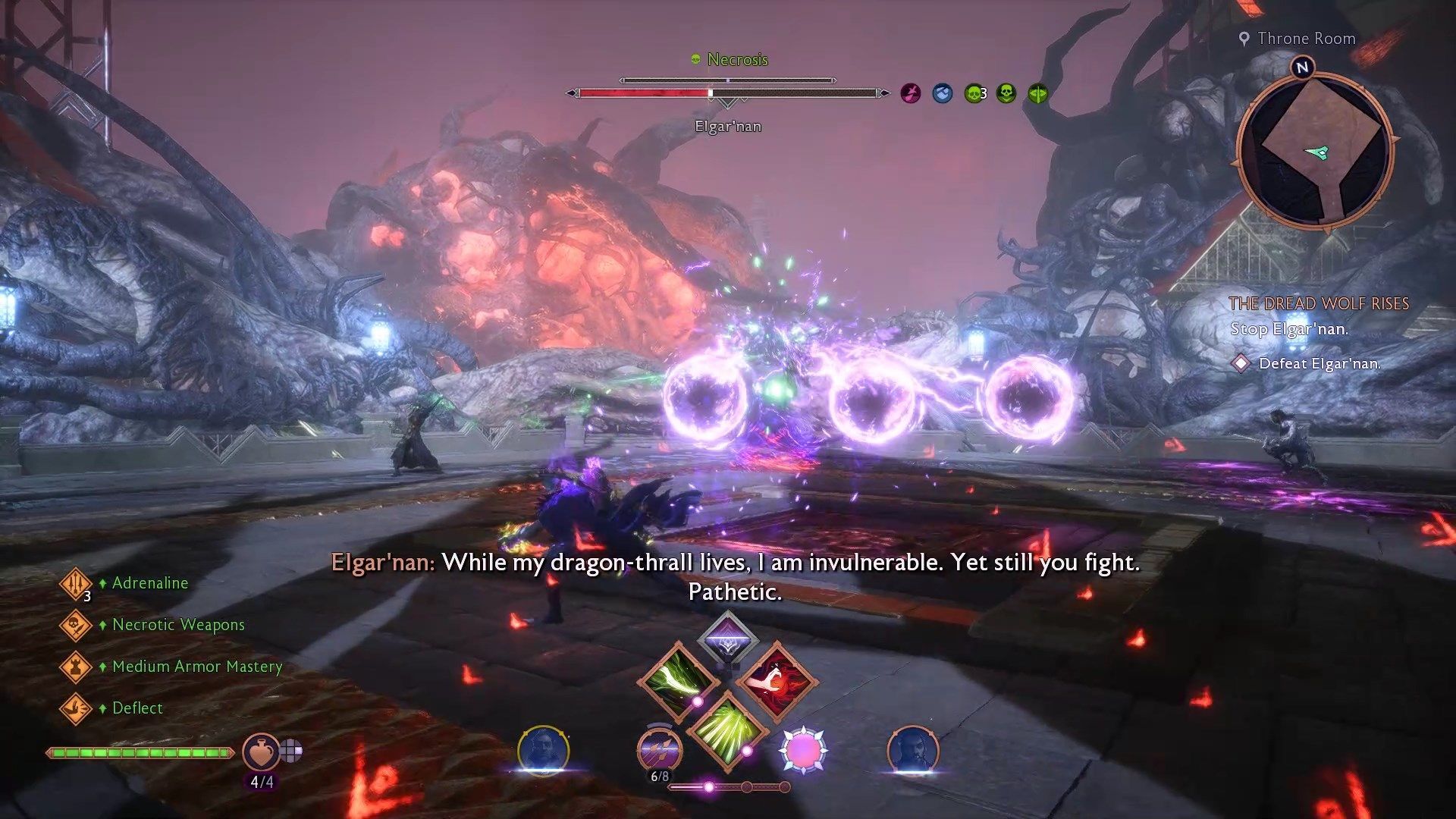Viewport: 1456px width, 819px height.
Task: Check the pink status effect on Elgar'nan
Action: pyautogui.click(x=911, y=94)
